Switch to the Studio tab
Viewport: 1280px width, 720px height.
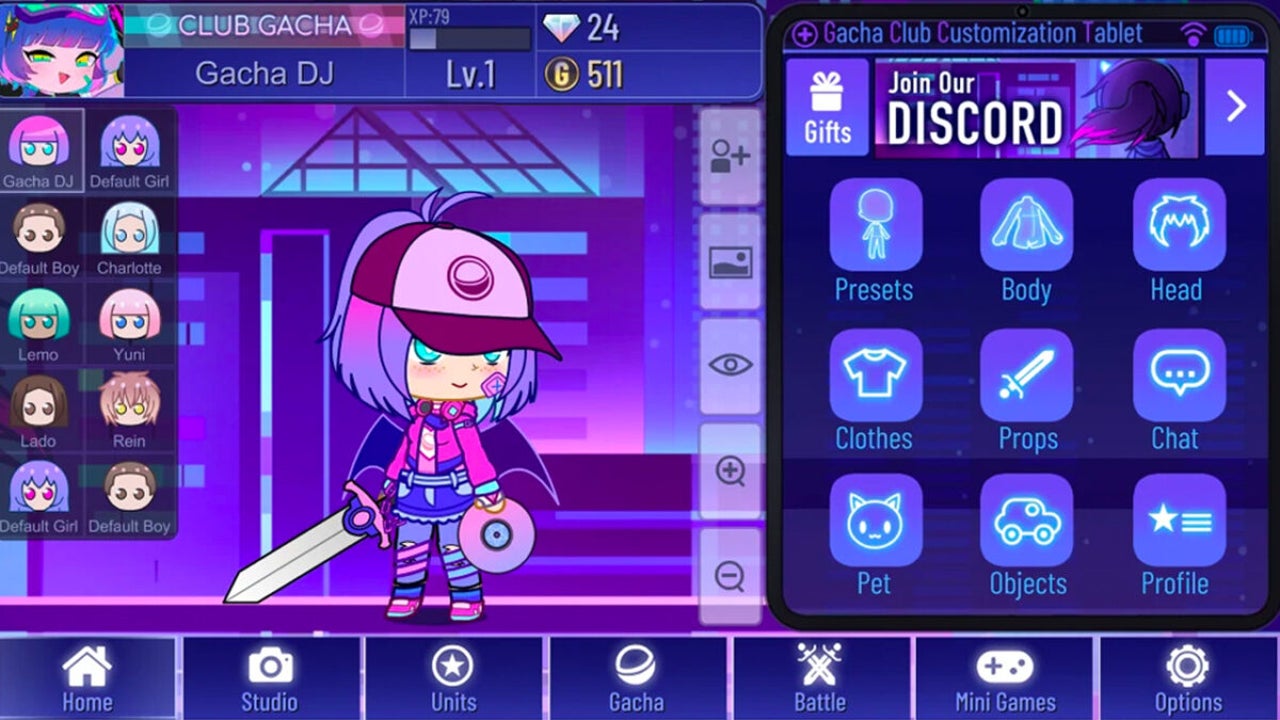(x=268, y=680)
